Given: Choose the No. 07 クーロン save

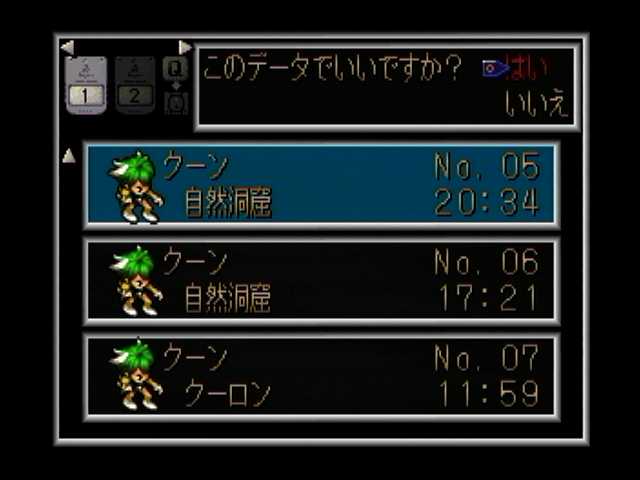Looking at the screenshot, I should pyautogui.click(x=322, y=376).
